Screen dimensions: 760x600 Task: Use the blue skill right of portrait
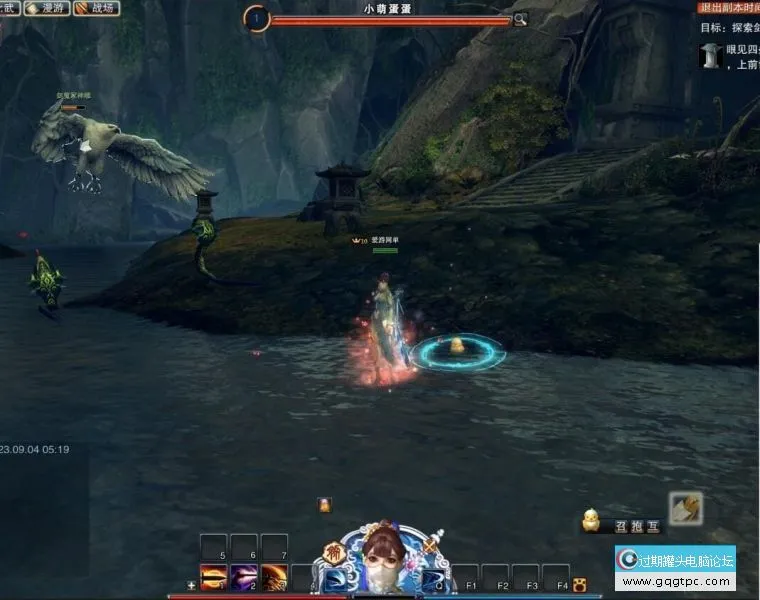[432, 579]
